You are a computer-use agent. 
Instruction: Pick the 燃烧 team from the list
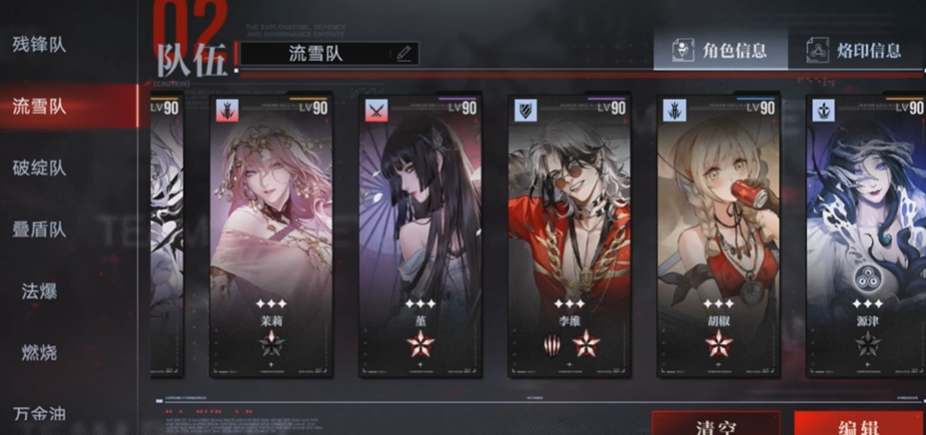(x=40, y=352)
